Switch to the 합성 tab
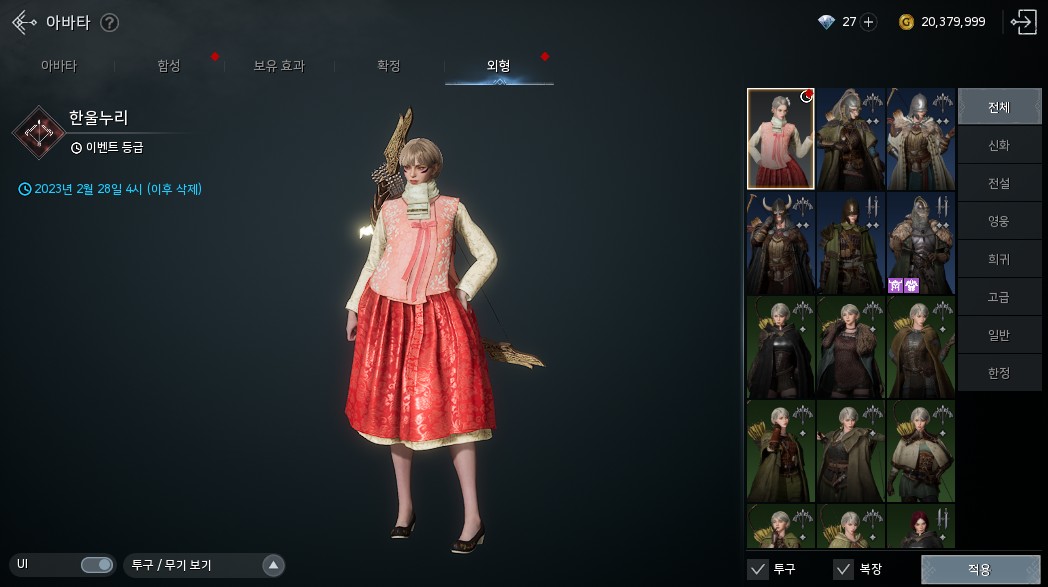This screenshot has width=1048, height=587. pos(169,66)
